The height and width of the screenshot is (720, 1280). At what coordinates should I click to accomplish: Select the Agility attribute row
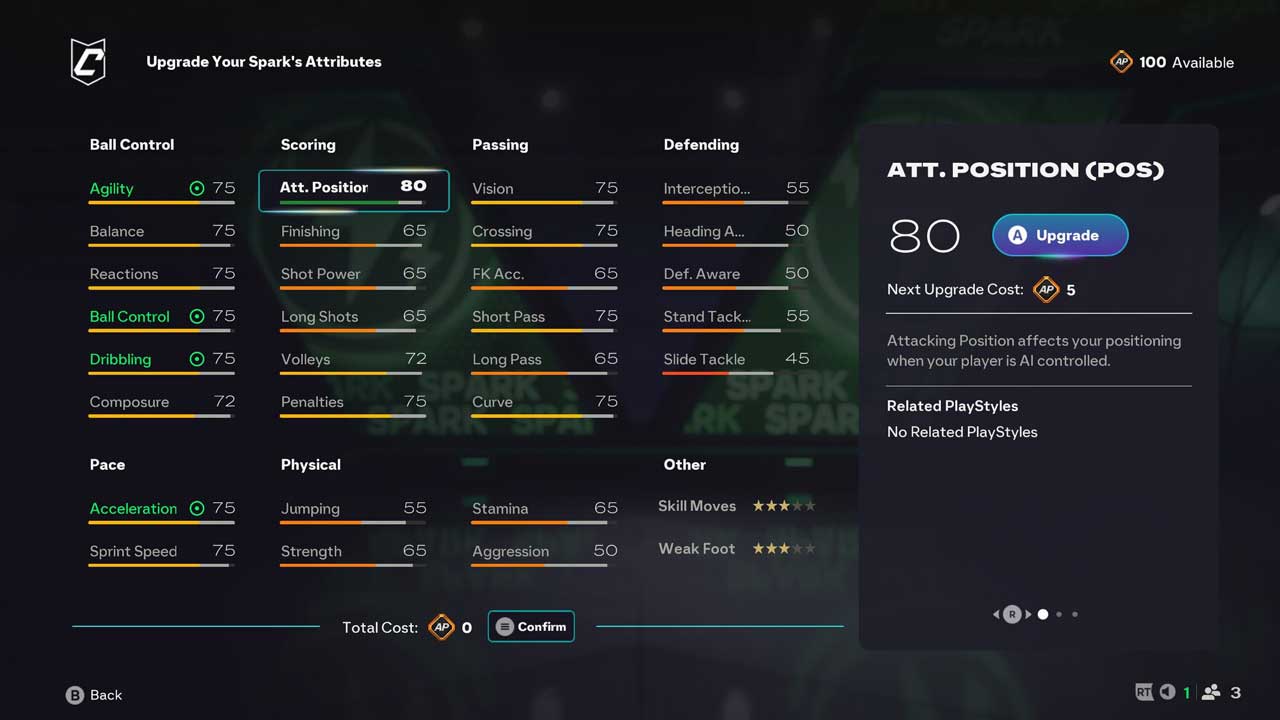[162, 189]
